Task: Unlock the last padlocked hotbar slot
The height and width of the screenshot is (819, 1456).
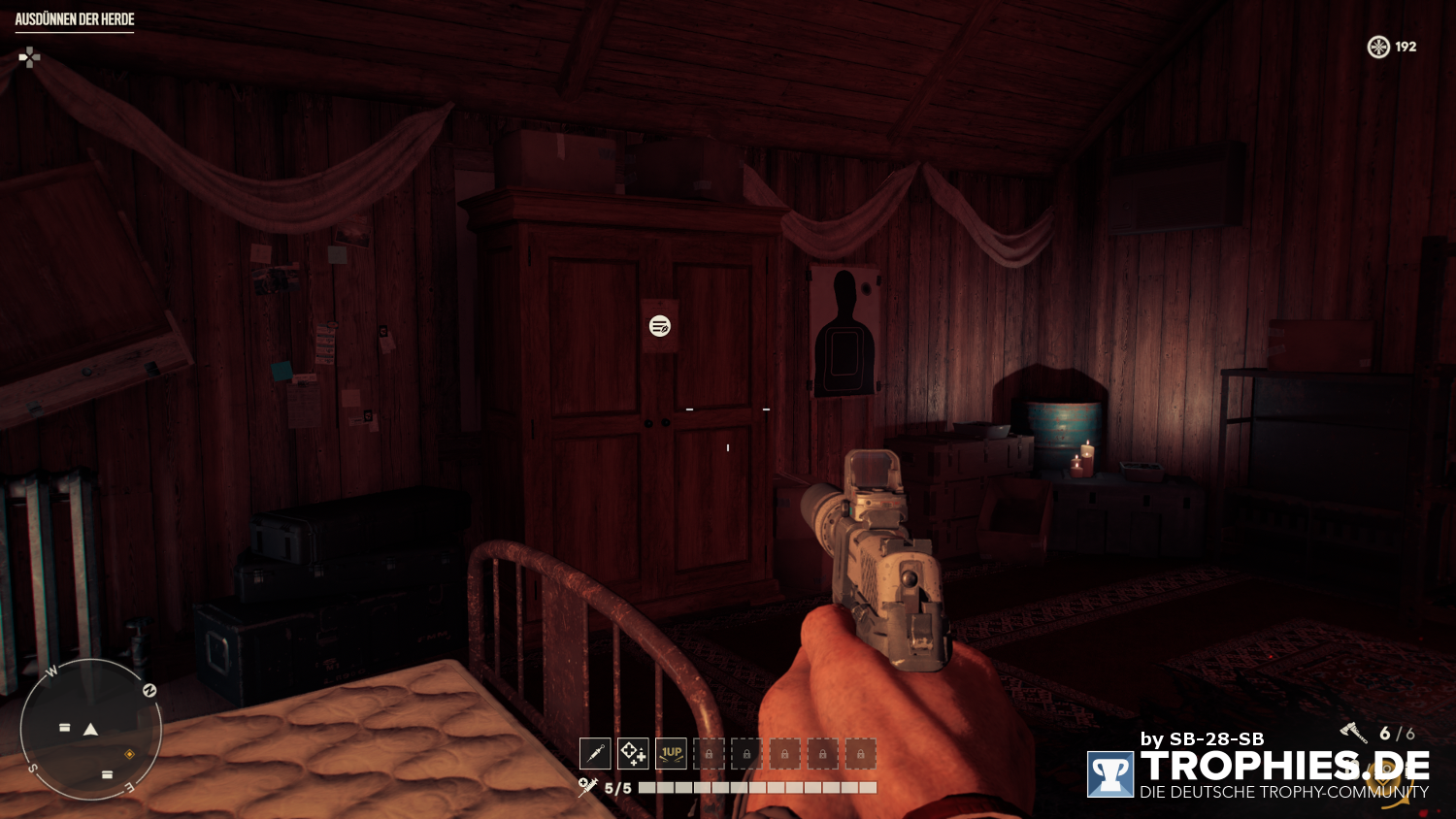Action: tap(860, 753)
